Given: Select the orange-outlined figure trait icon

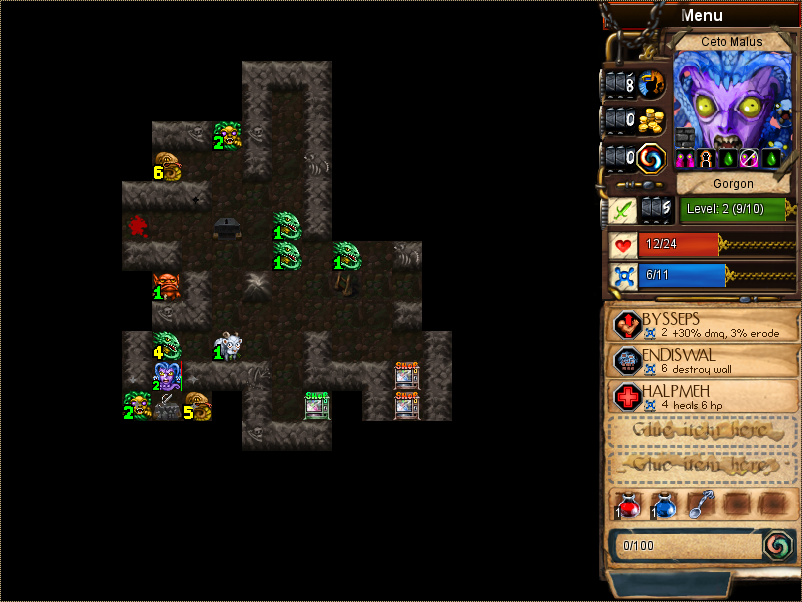Looking at the screenshot, I should (706, 158).
